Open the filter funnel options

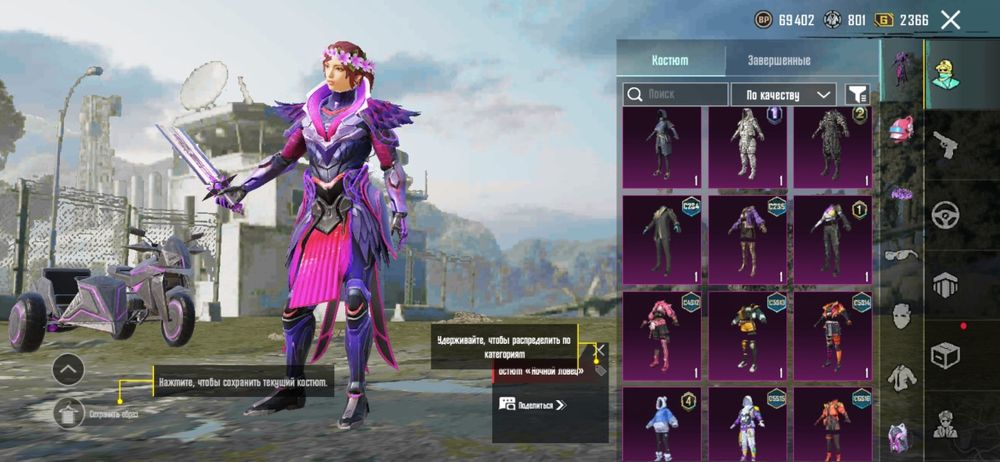857,94
